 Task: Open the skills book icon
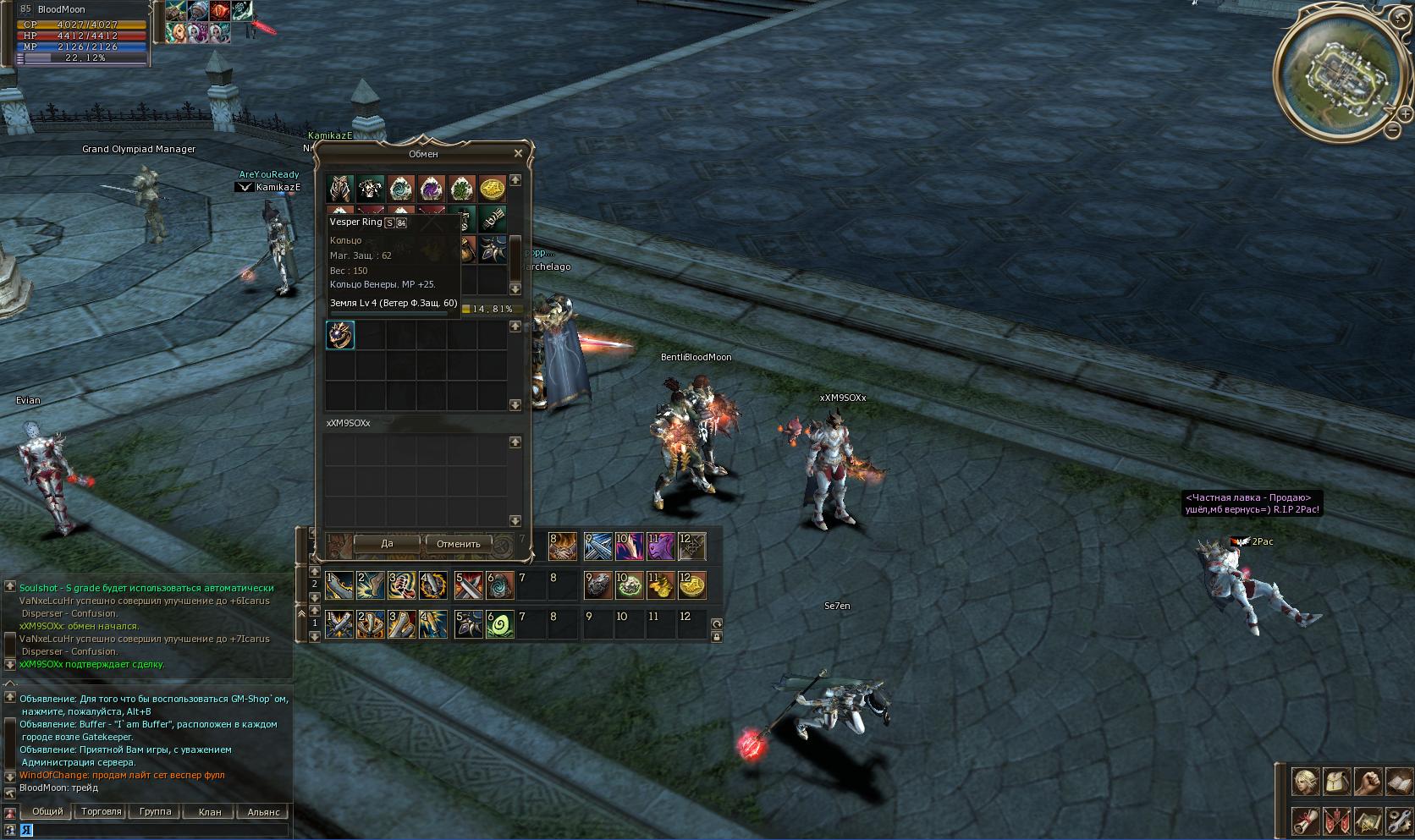click(1400, 782)
